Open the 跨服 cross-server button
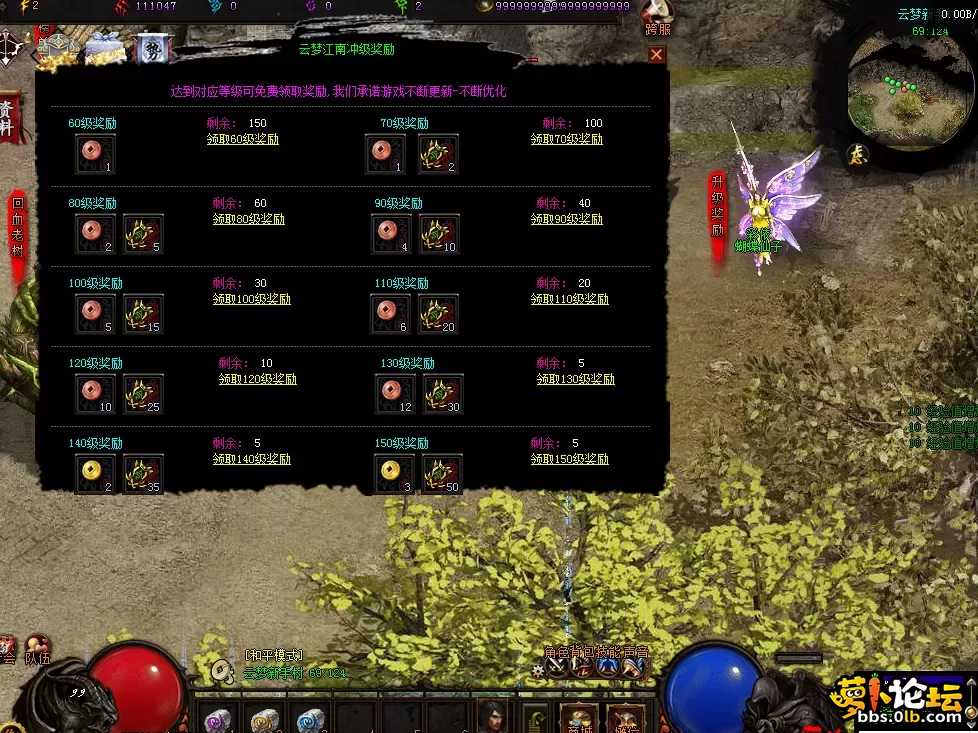 [657, 22]
